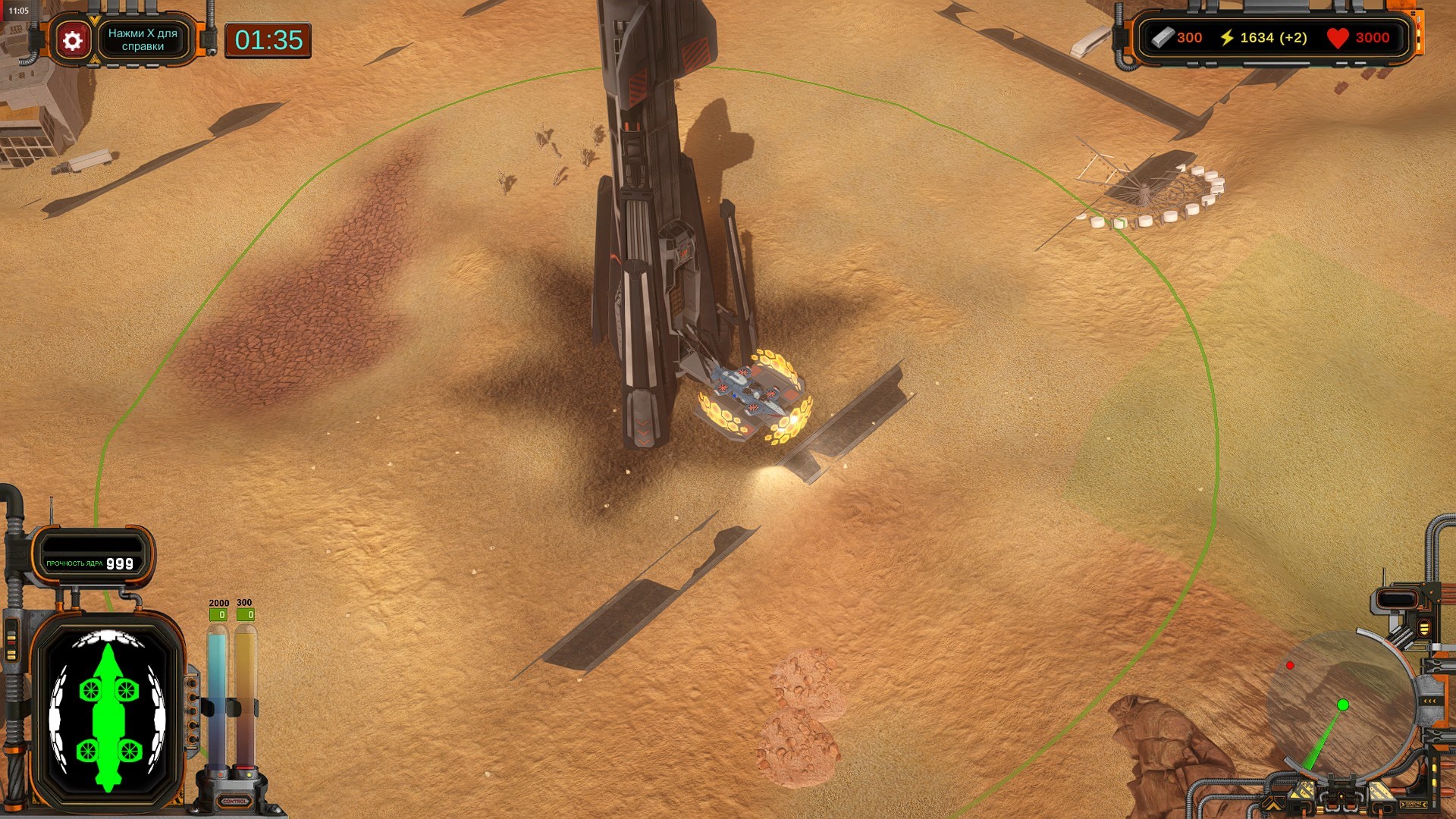Open settings with the gear icon

point(73,40)
